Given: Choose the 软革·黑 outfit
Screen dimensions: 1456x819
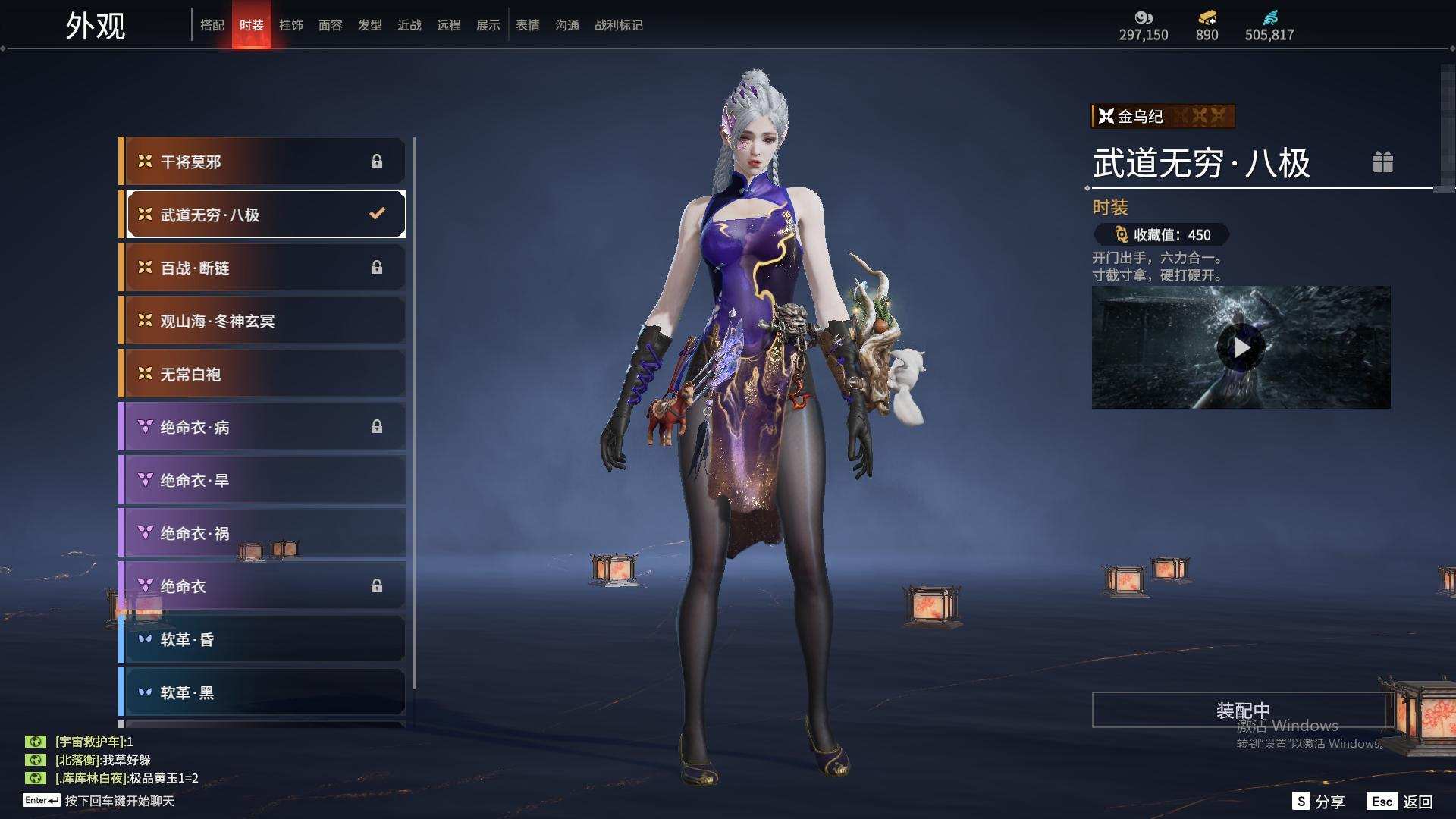Looking at the screenshot, I should click(264, 692).
